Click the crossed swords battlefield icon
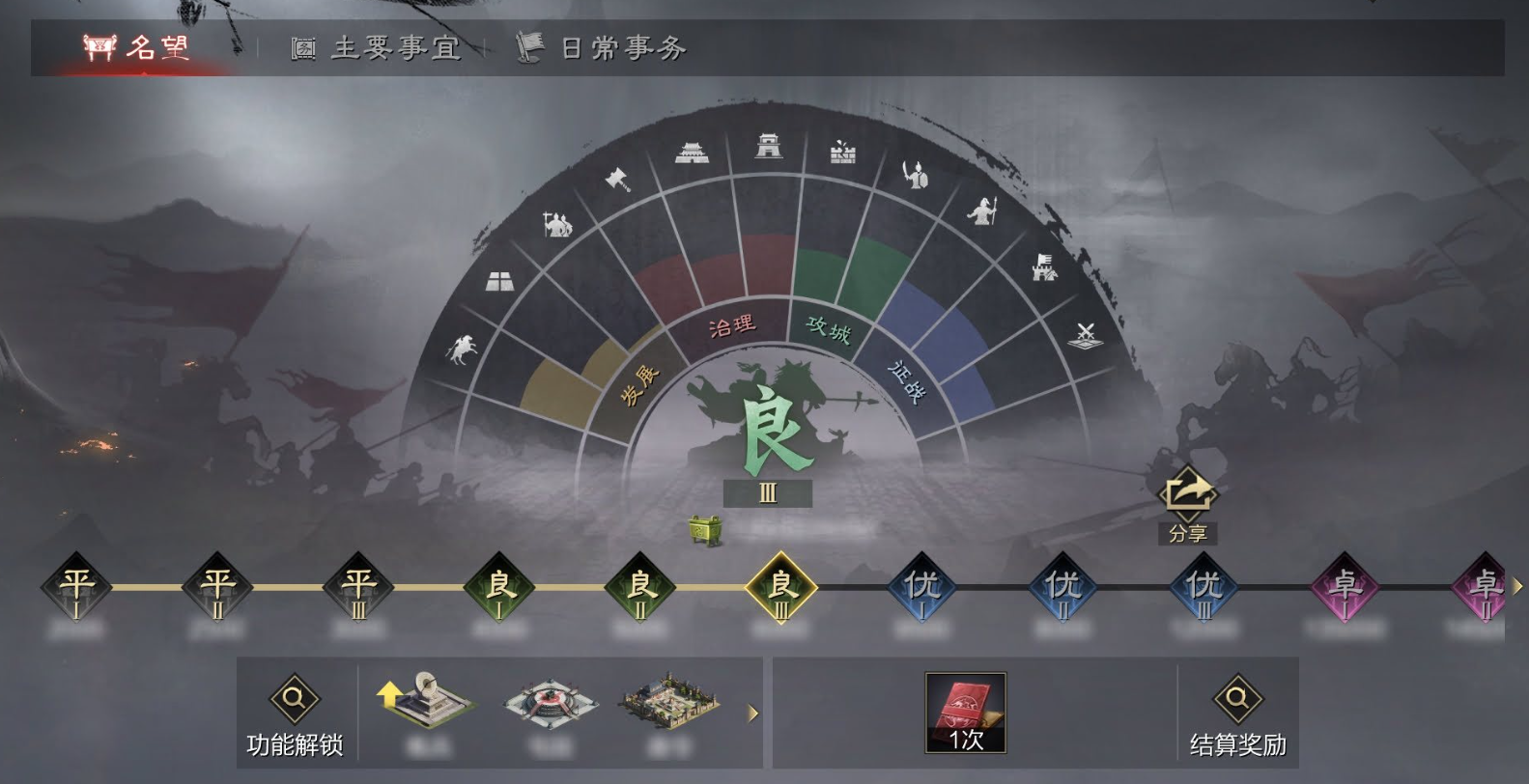 click(x=1084, y=335)
